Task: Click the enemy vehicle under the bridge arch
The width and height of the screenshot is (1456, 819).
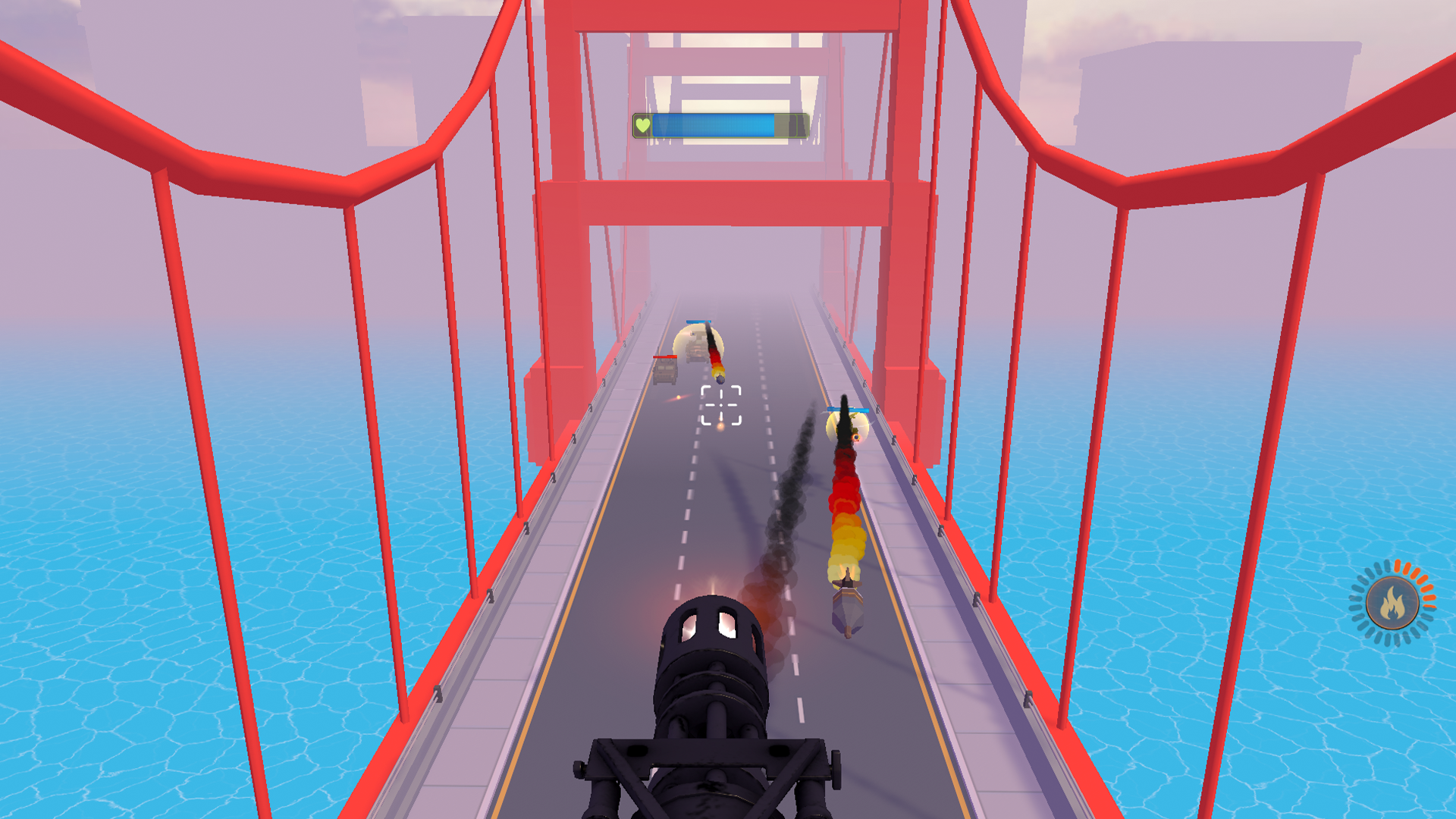Action: (x=696, y=350)
